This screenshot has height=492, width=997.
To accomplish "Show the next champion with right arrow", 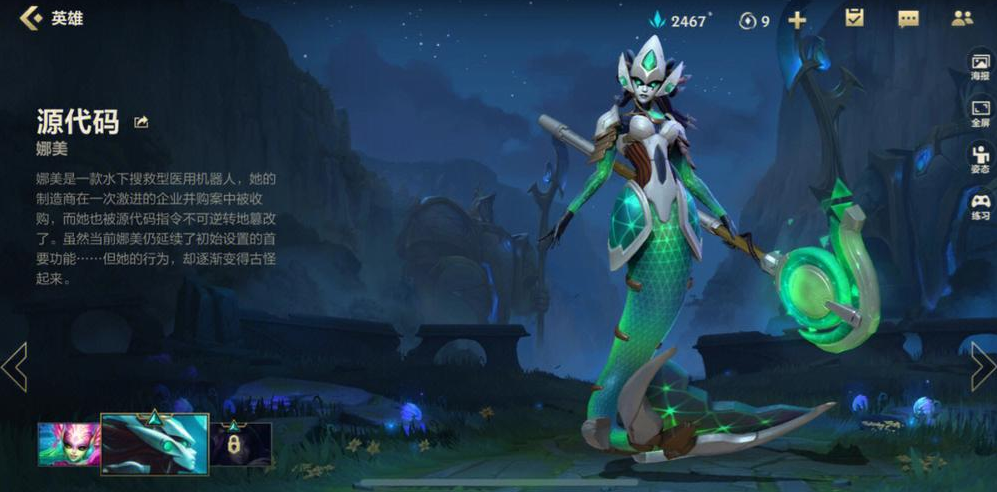I will (x=982, y=367).
